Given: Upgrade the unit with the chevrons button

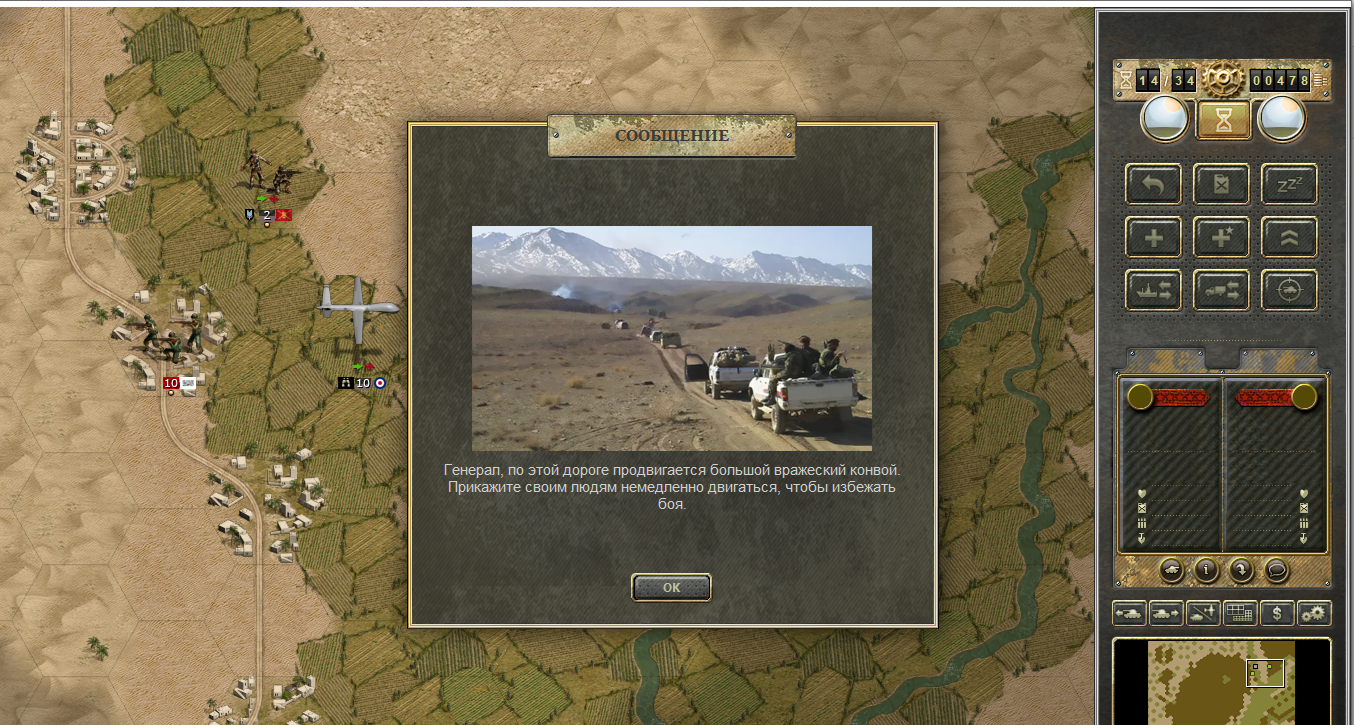Looking at the screenshot, I should point(1289,238).
